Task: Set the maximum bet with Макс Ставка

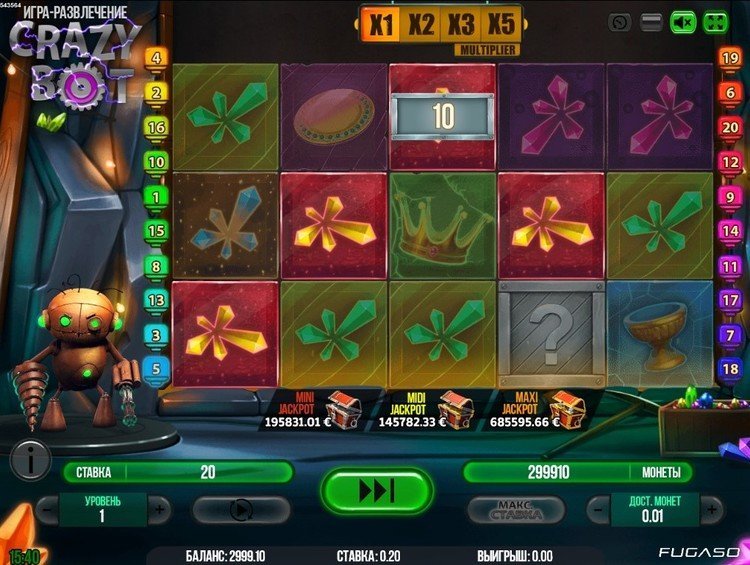Action: pos(518,509)
